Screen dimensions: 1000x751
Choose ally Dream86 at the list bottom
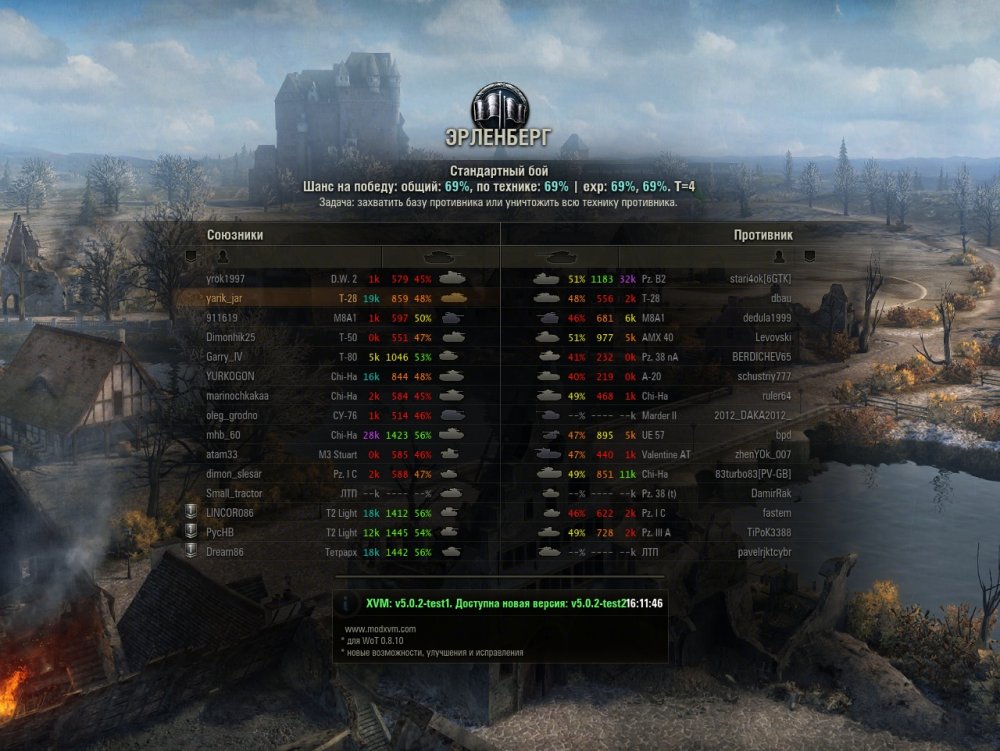225,552
